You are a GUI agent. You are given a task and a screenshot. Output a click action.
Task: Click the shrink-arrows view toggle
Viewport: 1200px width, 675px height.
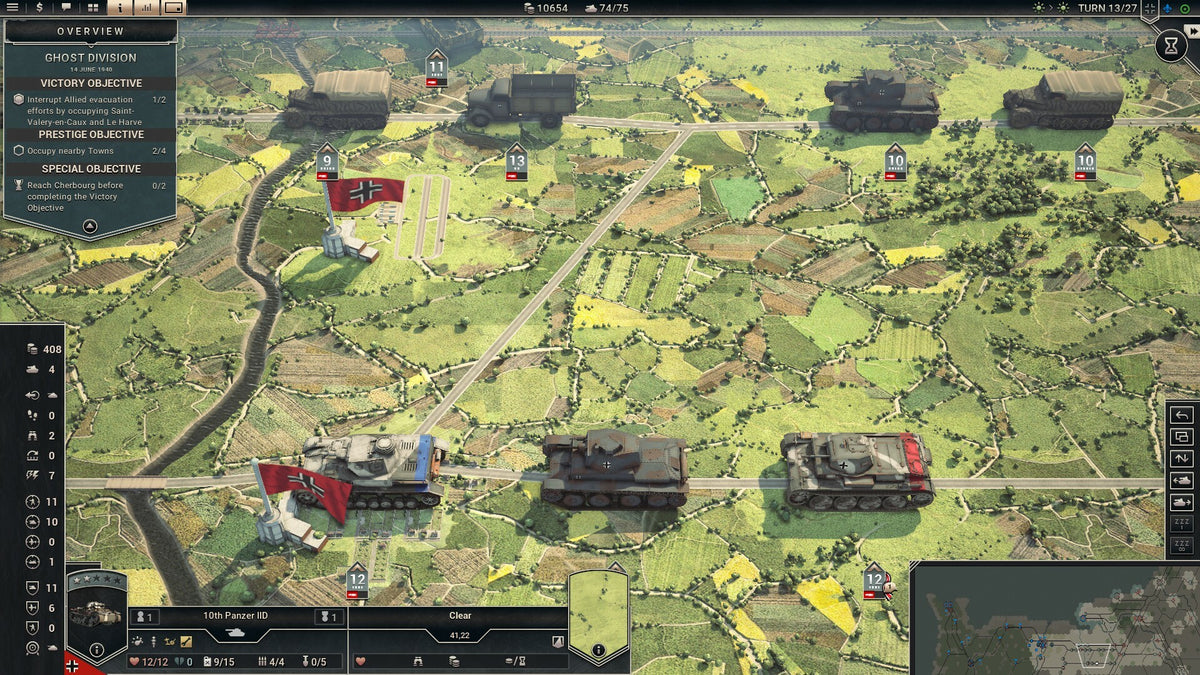[x=1150, y=9]
